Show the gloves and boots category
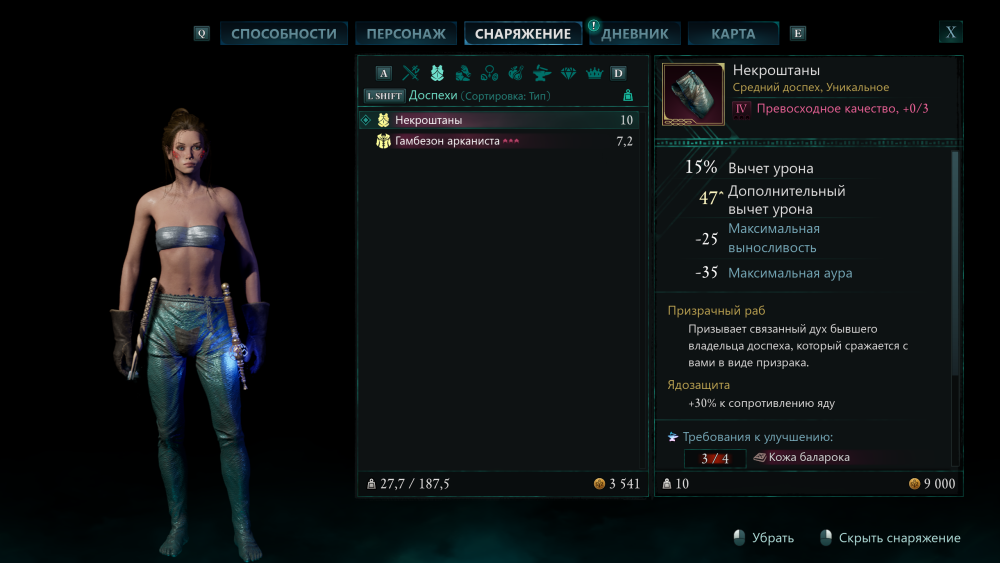 coord(463,73)
